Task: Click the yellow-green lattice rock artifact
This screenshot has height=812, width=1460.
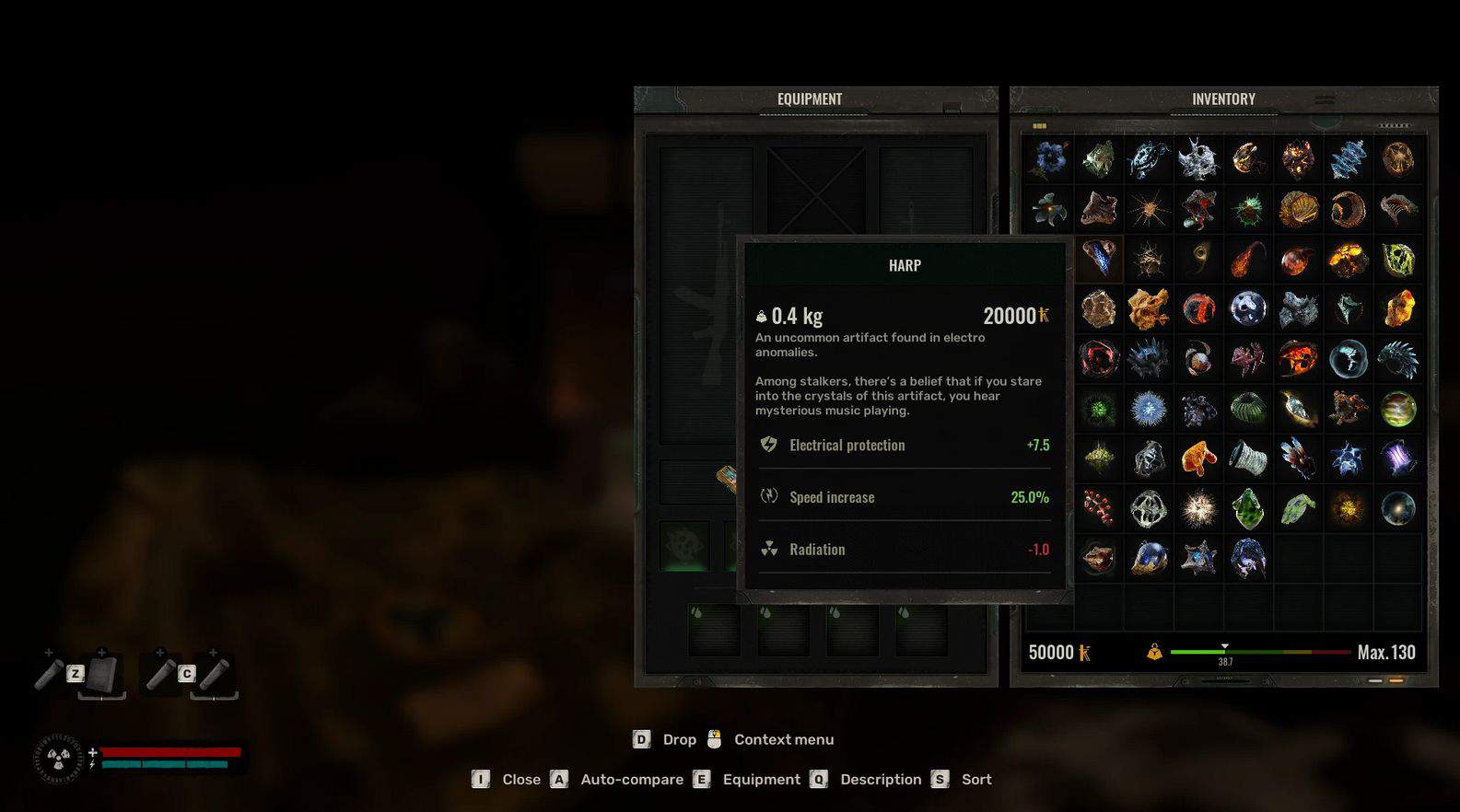Action: (1397, 260)
